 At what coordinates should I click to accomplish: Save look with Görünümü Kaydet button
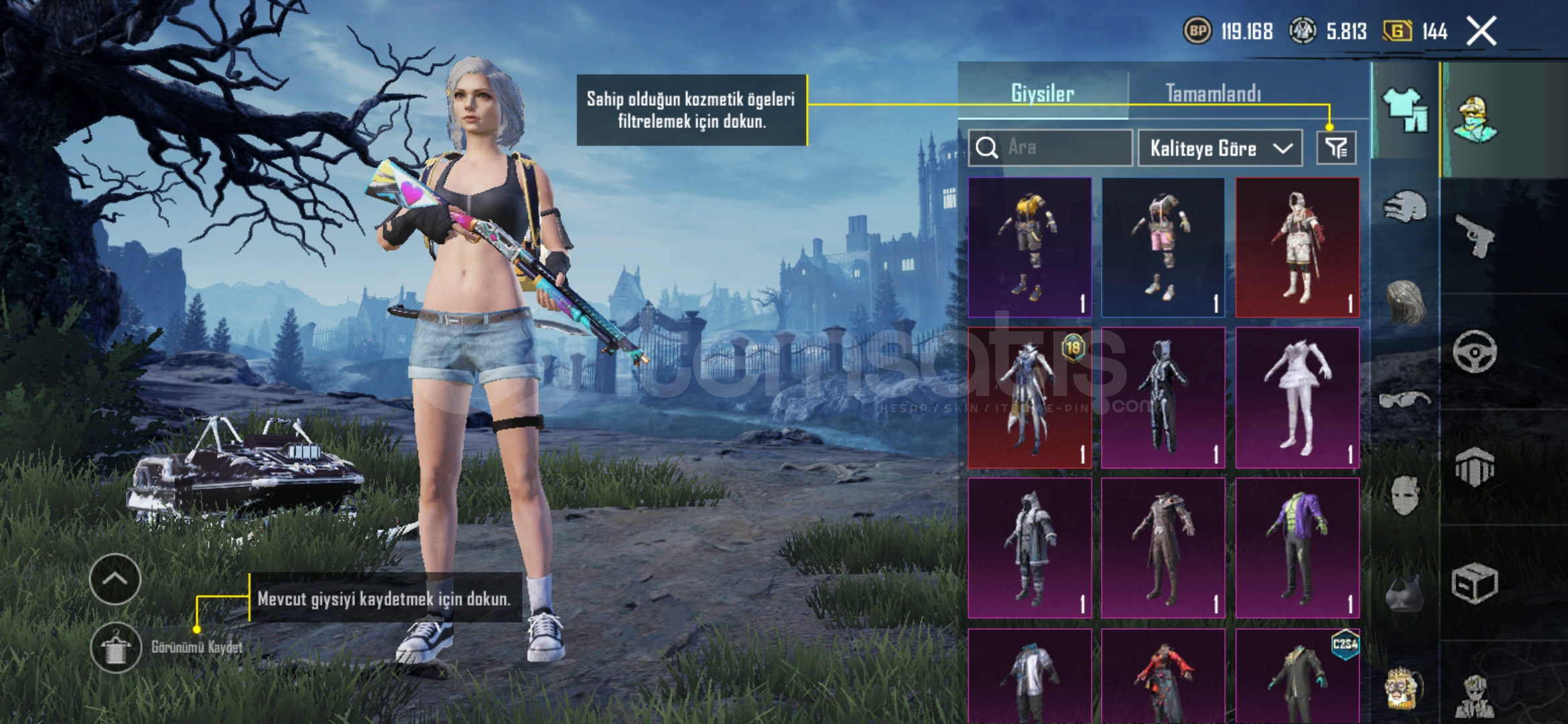pyautogui.click(x=116, y=647)
